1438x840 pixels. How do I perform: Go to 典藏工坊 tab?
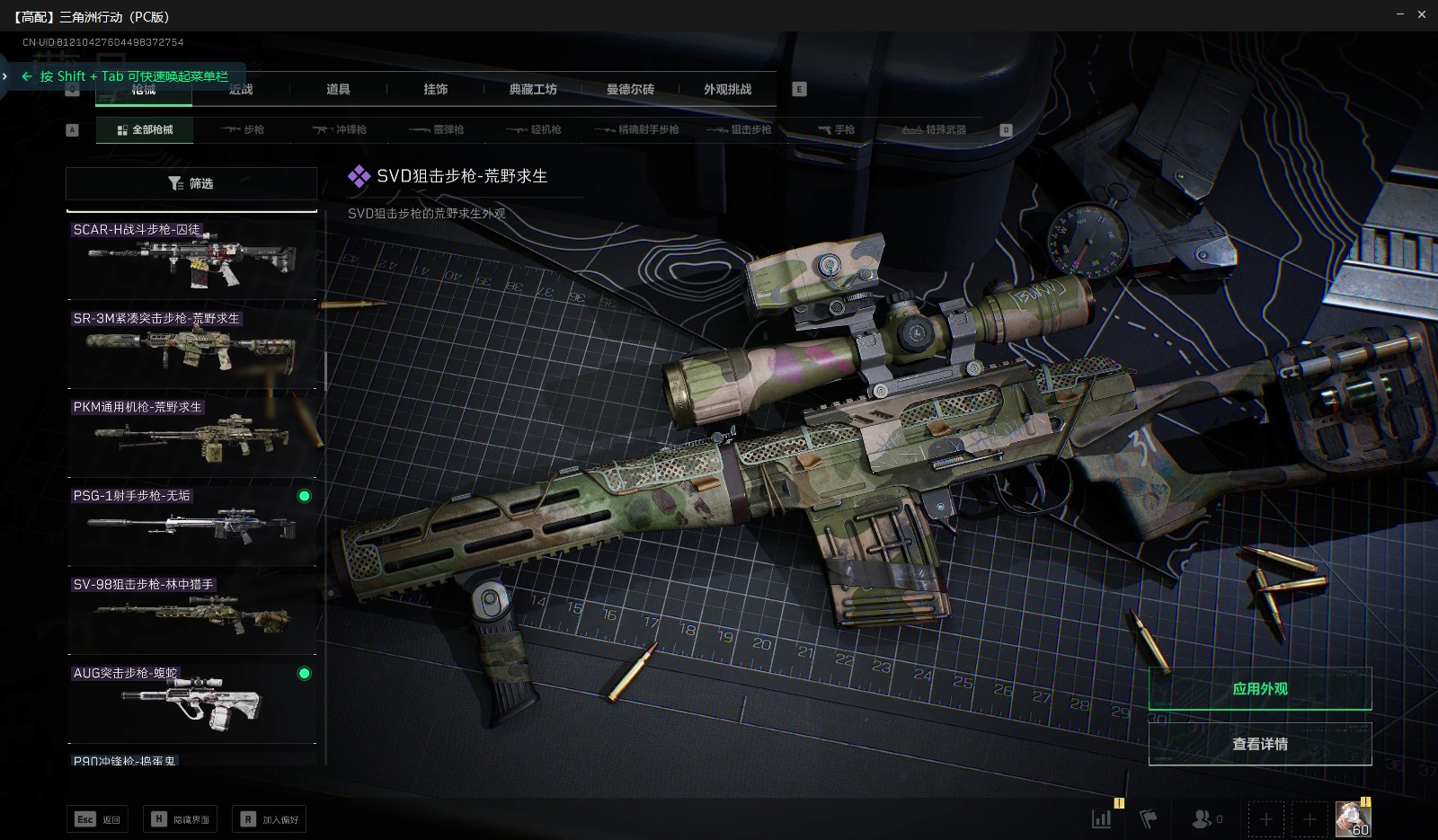(x=533, y=89)
